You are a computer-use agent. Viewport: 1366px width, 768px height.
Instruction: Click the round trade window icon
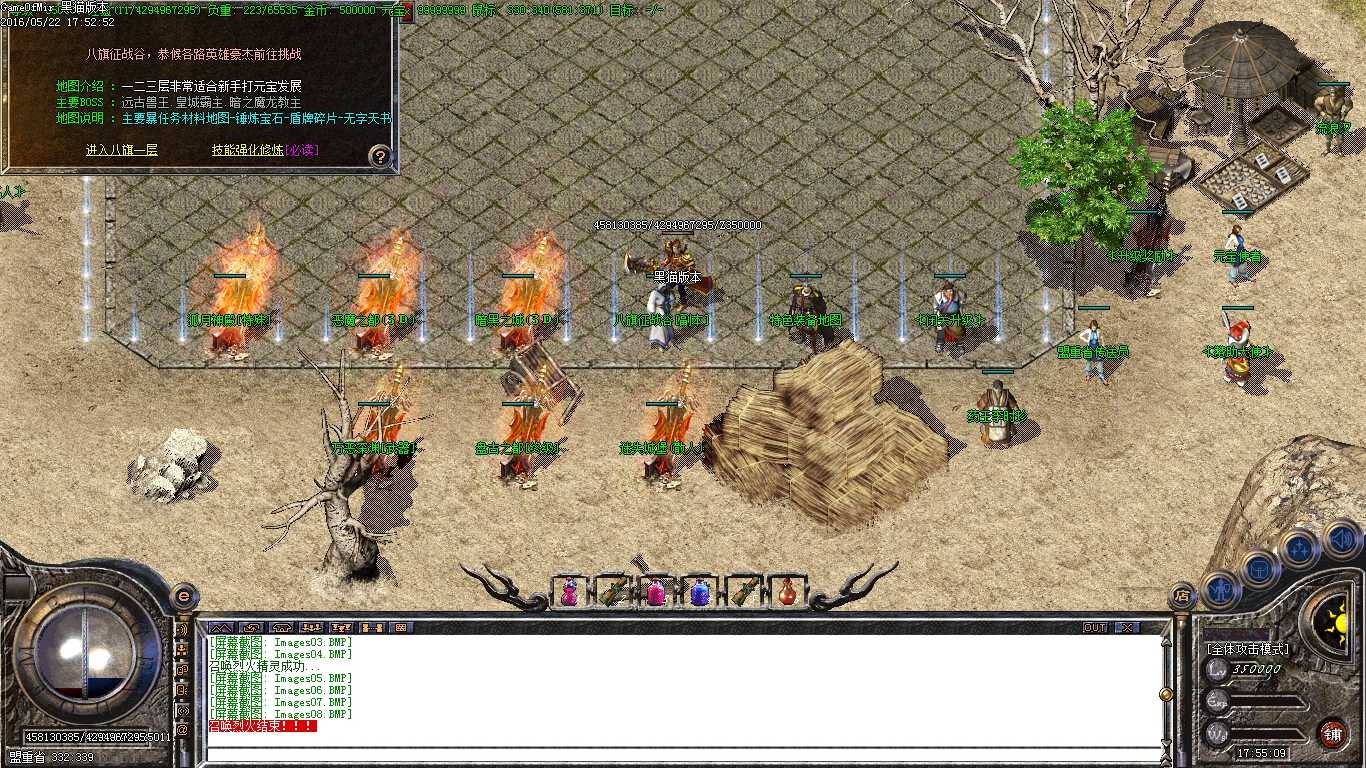(1259, 572)
